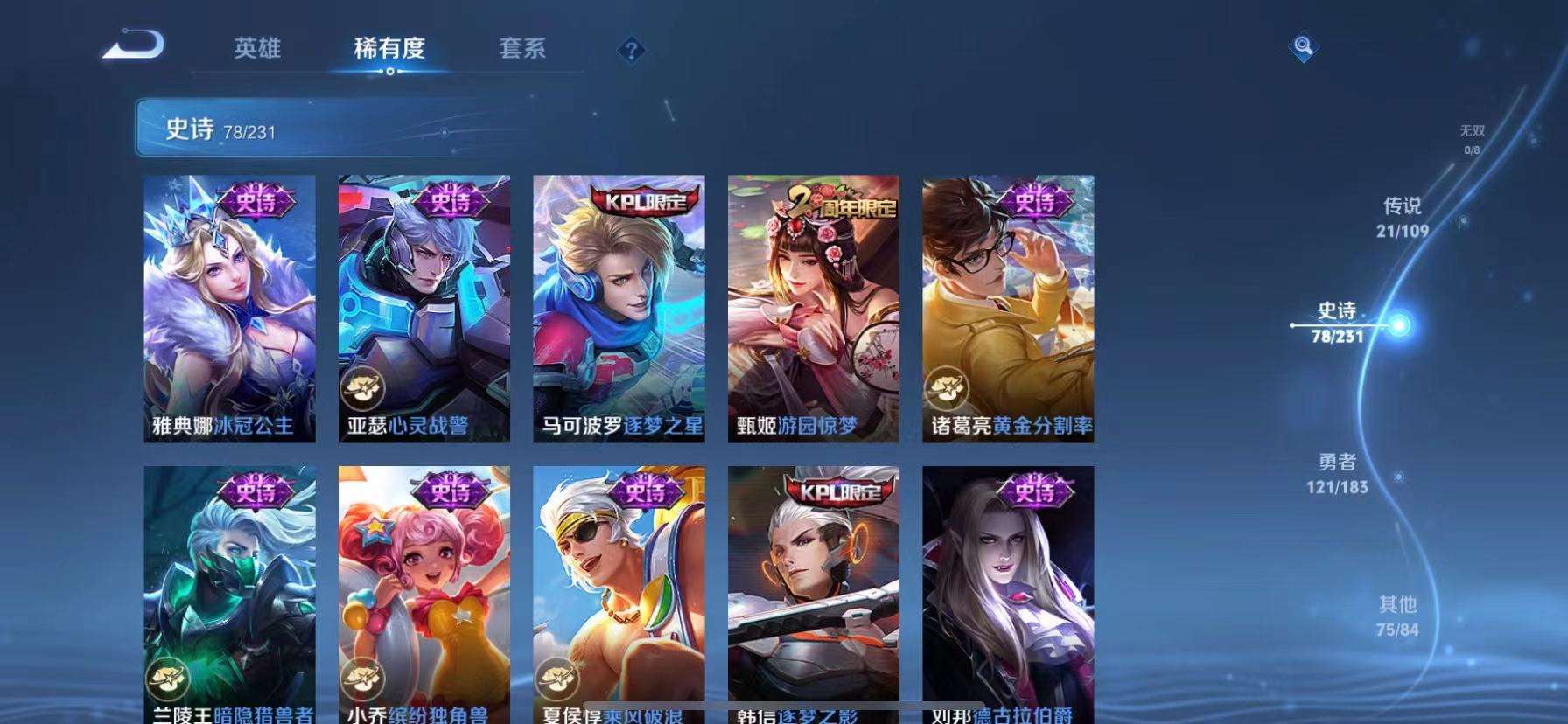This screenshot has width=1568, height=724.
Task: Click the 史诗 badge on 刘邦's card
Action: coord(1035,492)
